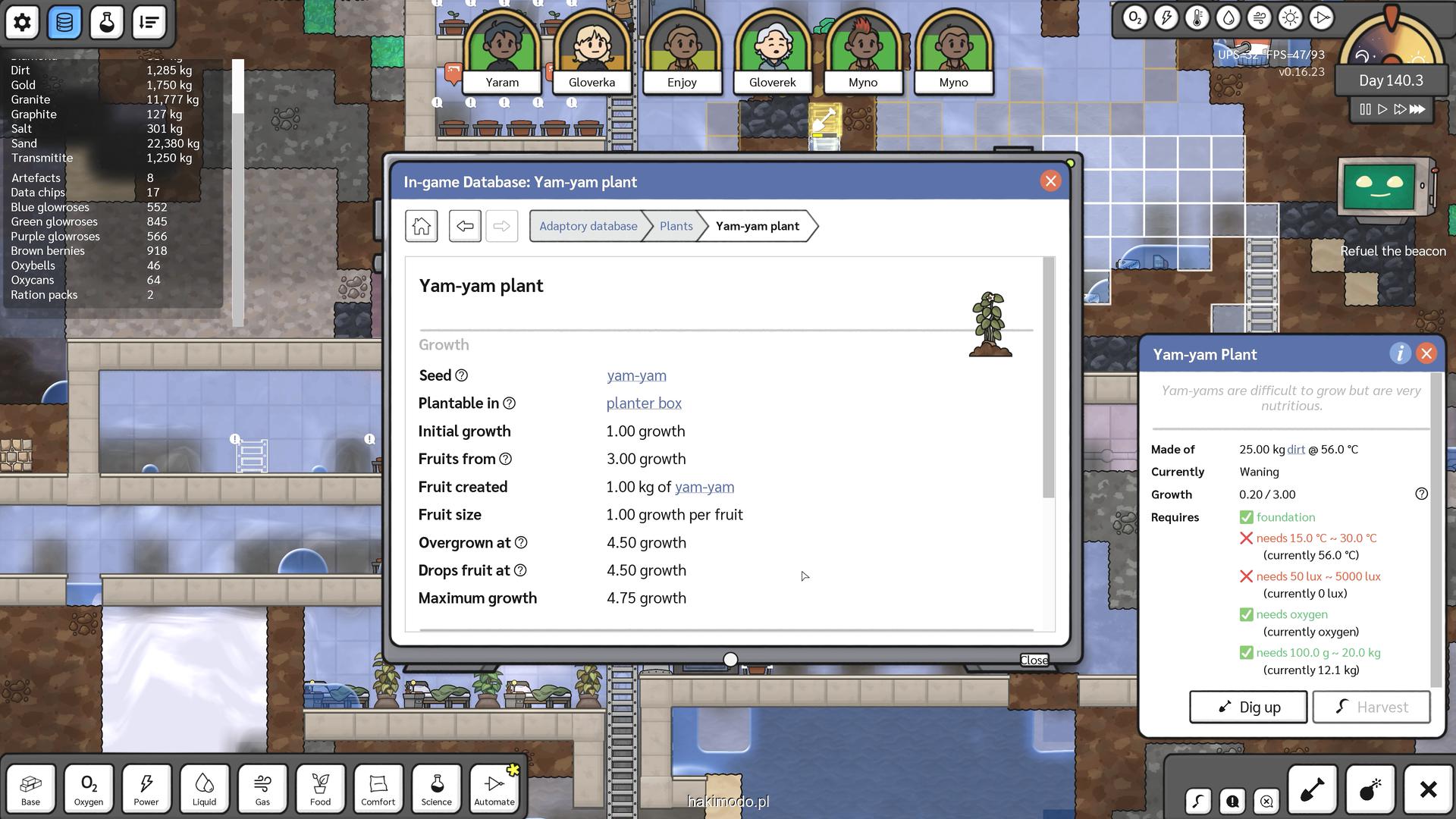This screenshot has height=819, width=1456.
Task: Open the settings gear menu
Action: pyautogui.click(x=22, y=22)
